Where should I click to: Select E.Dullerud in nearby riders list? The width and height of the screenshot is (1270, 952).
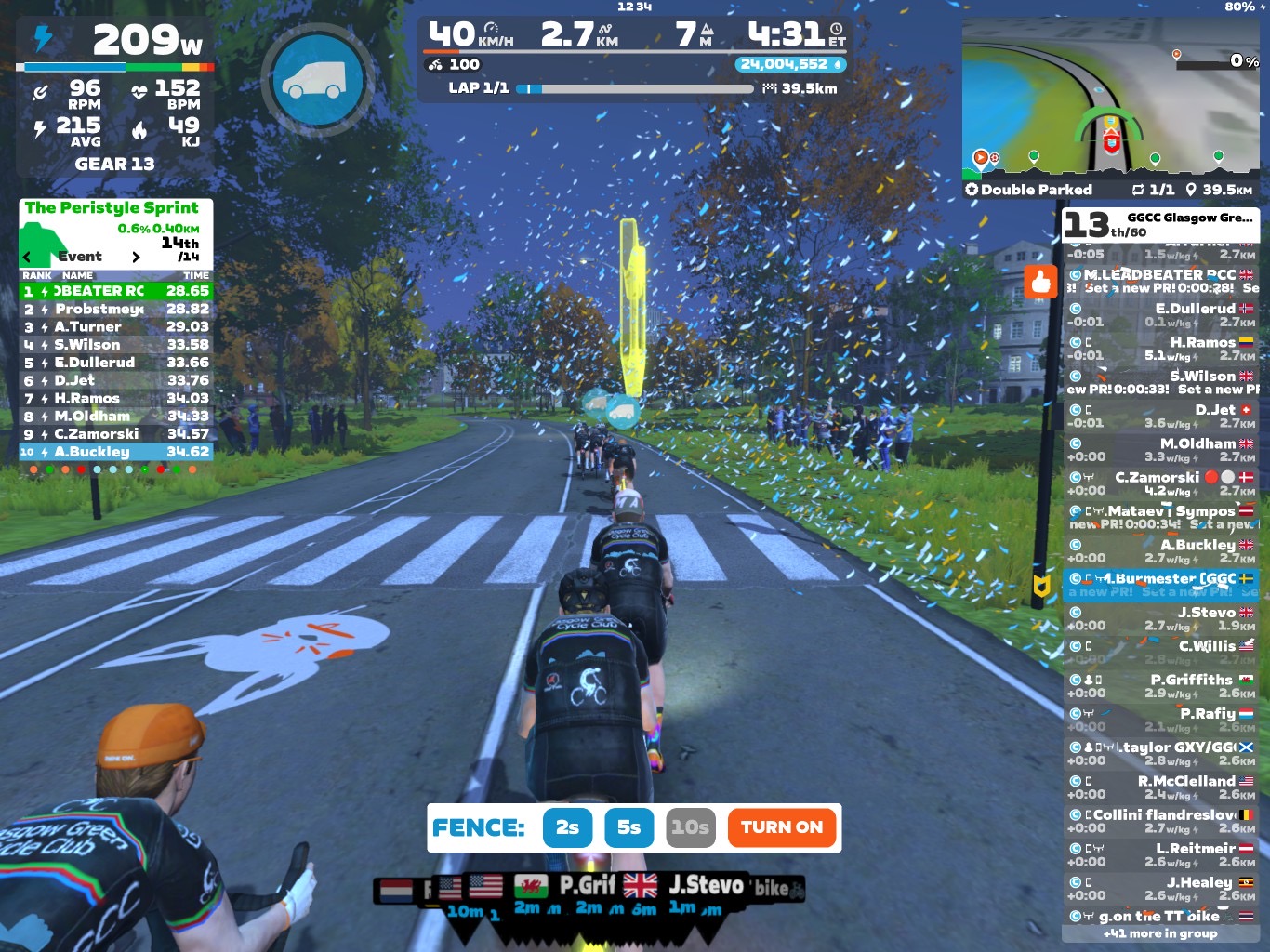click(x=1160, y=314)
